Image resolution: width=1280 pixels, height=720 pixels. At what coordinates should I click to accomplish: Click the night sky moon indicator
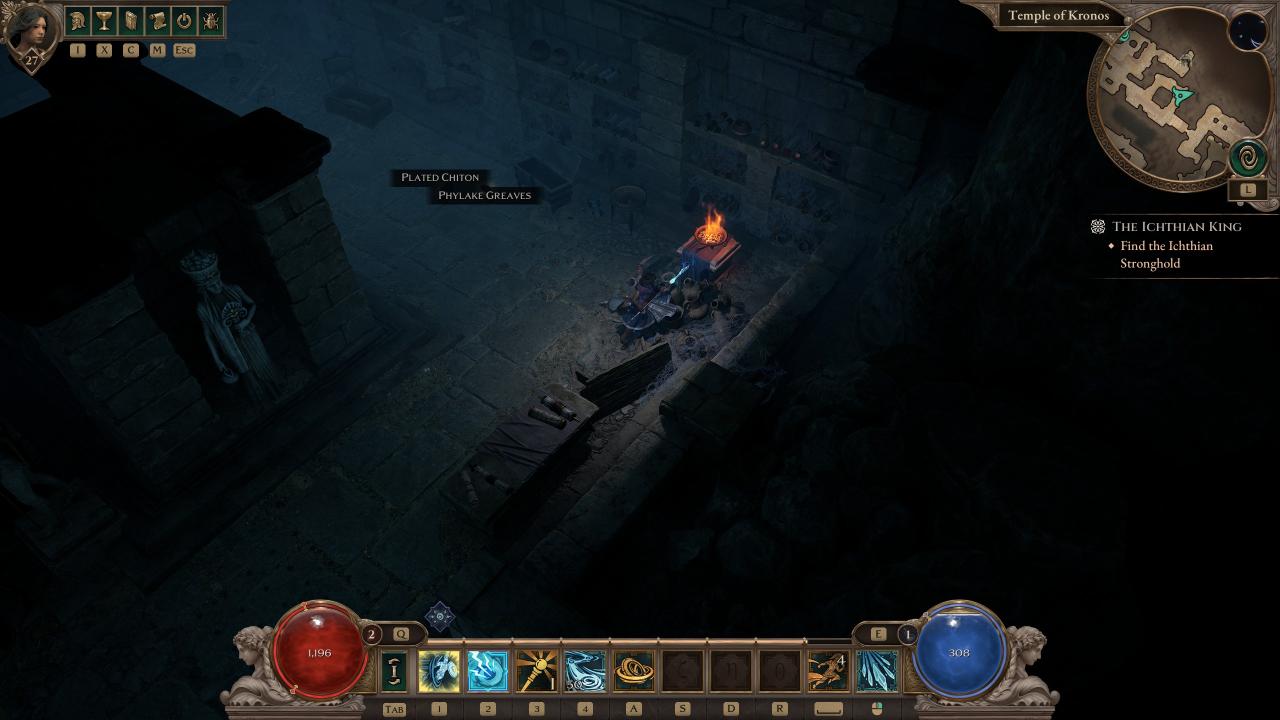point(1246,31)
